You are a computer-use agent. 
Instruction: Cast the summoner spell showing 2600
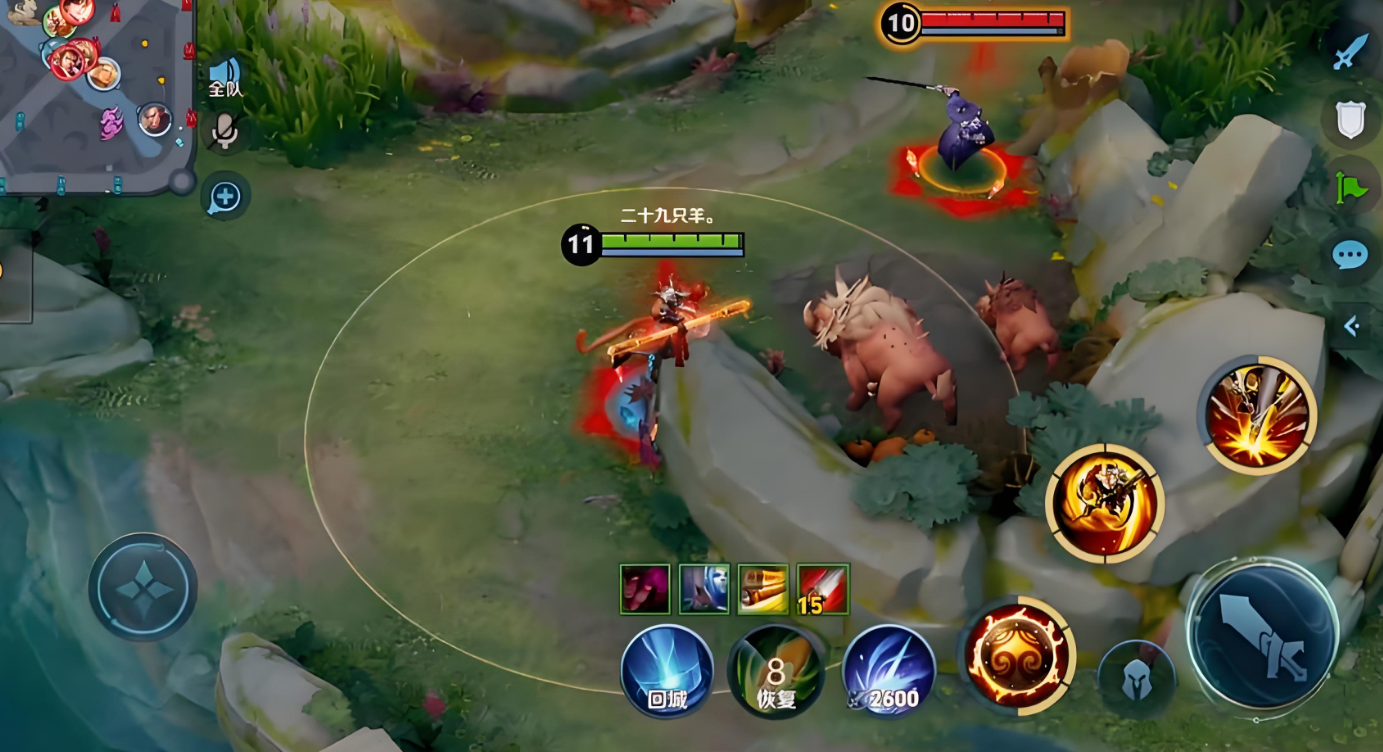889,671
